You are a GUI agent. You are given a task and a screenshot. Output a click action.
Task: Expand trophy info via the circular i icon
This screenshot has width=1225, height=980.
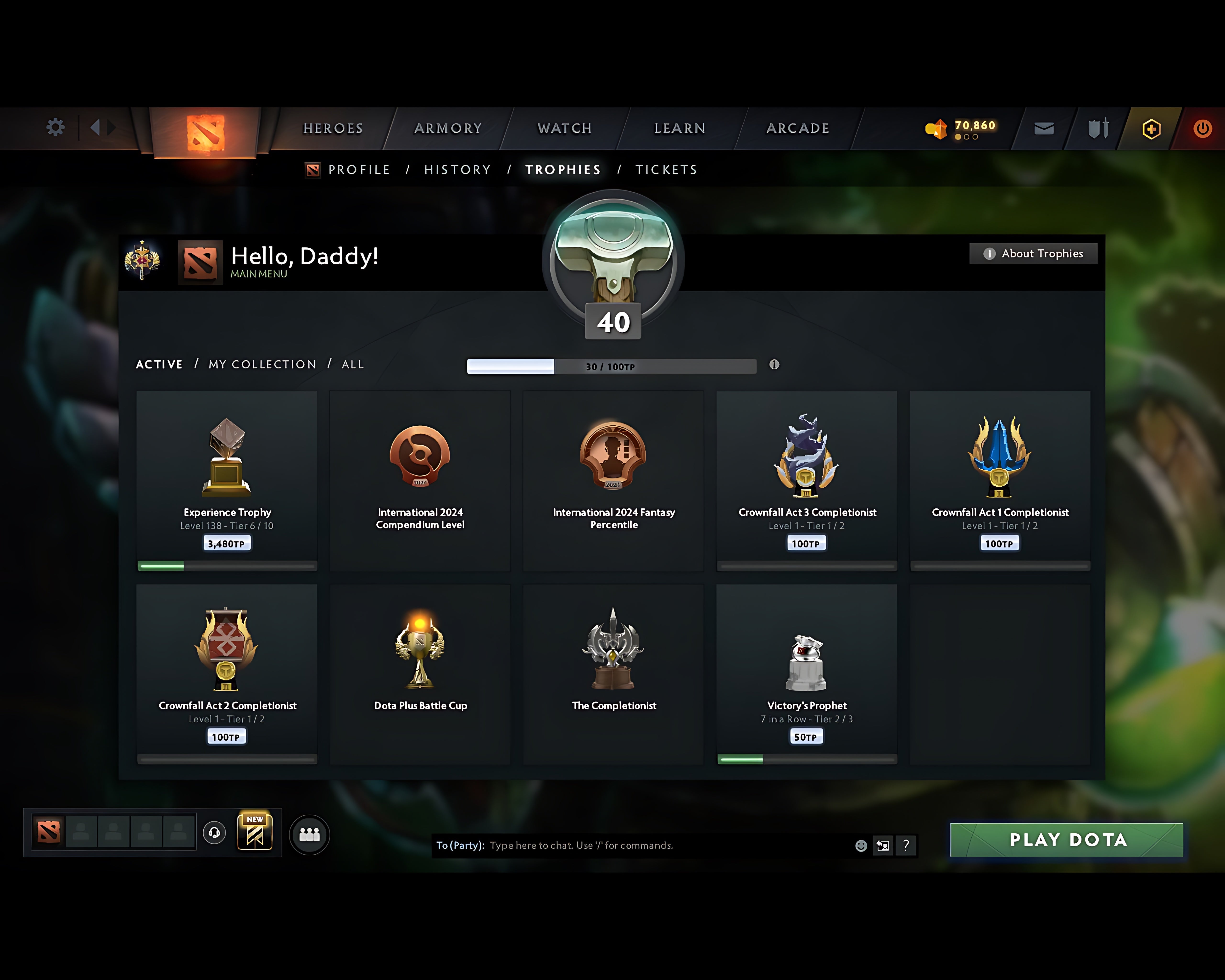[x=775, y=366]
